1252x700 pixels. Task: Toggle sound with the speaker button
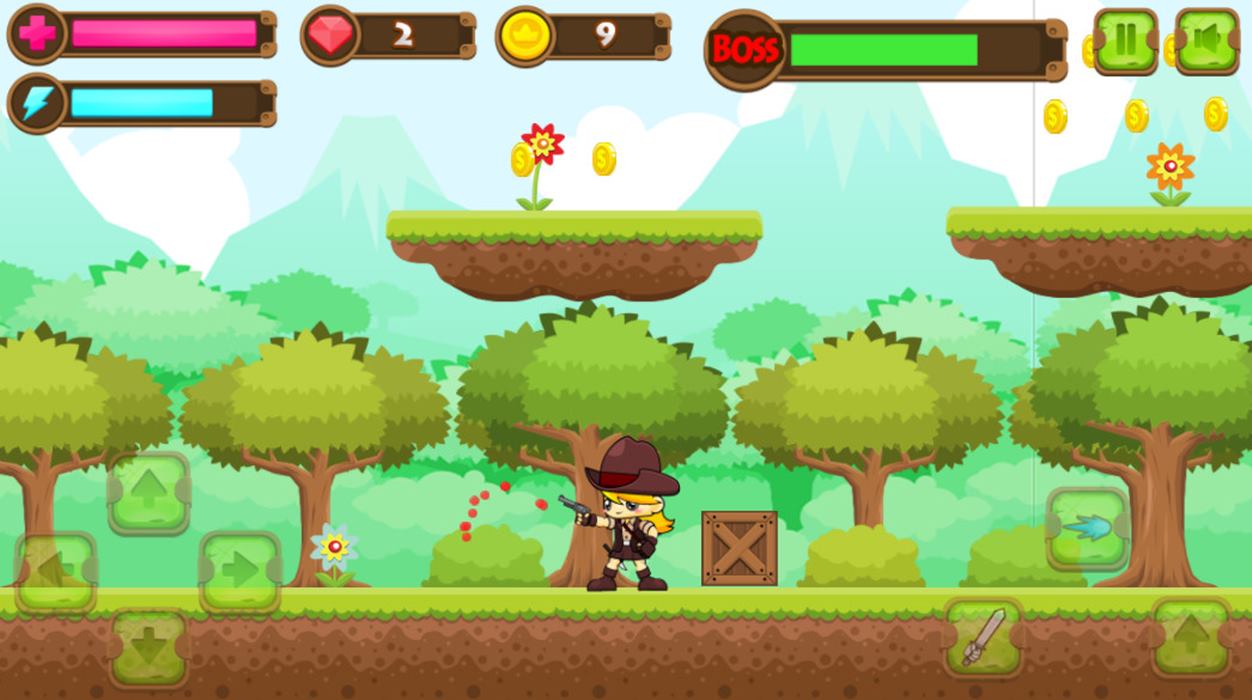point(1207,41)
